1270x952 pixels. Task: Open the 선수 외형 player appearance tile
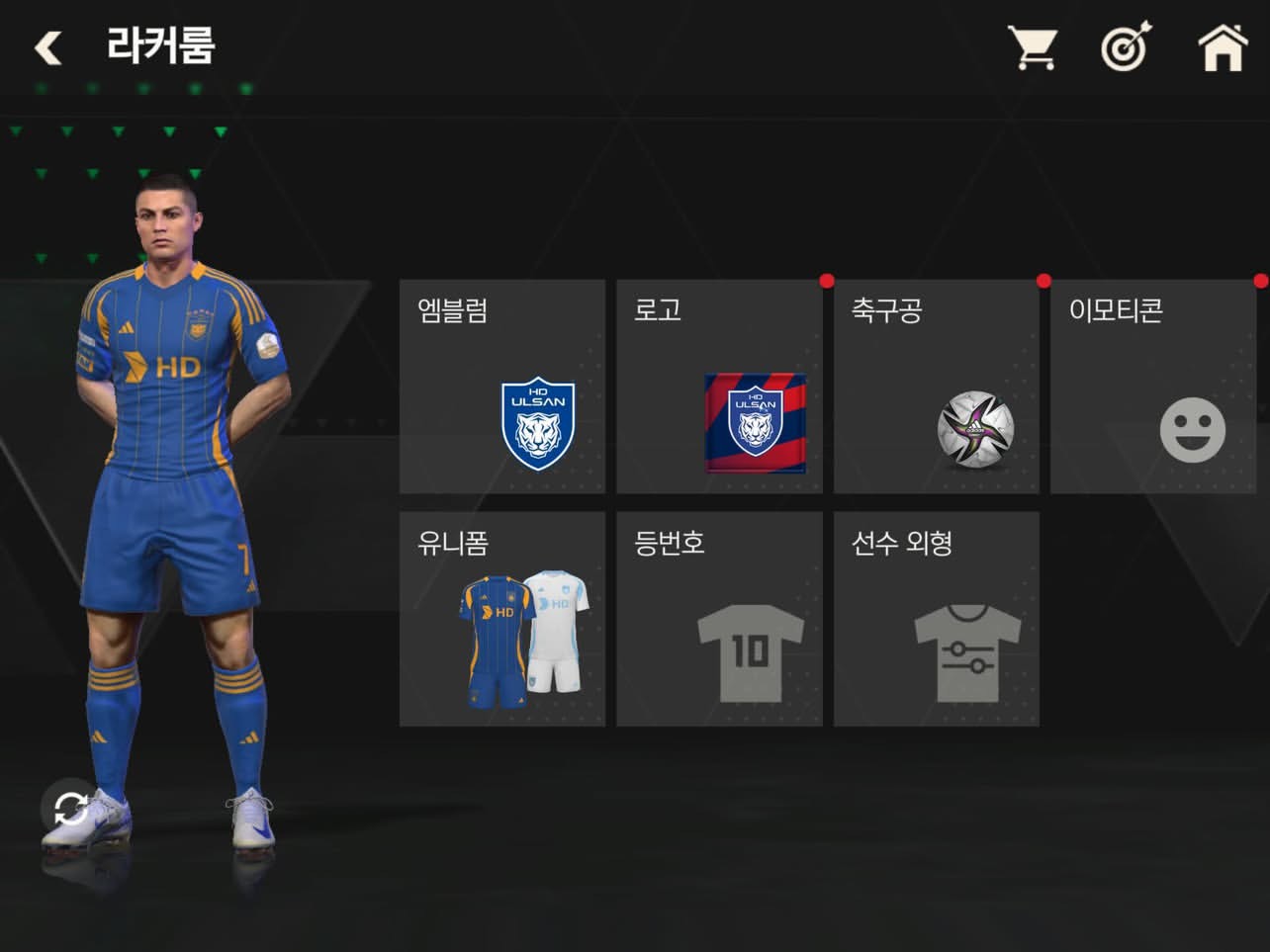[x=936, y=619]
